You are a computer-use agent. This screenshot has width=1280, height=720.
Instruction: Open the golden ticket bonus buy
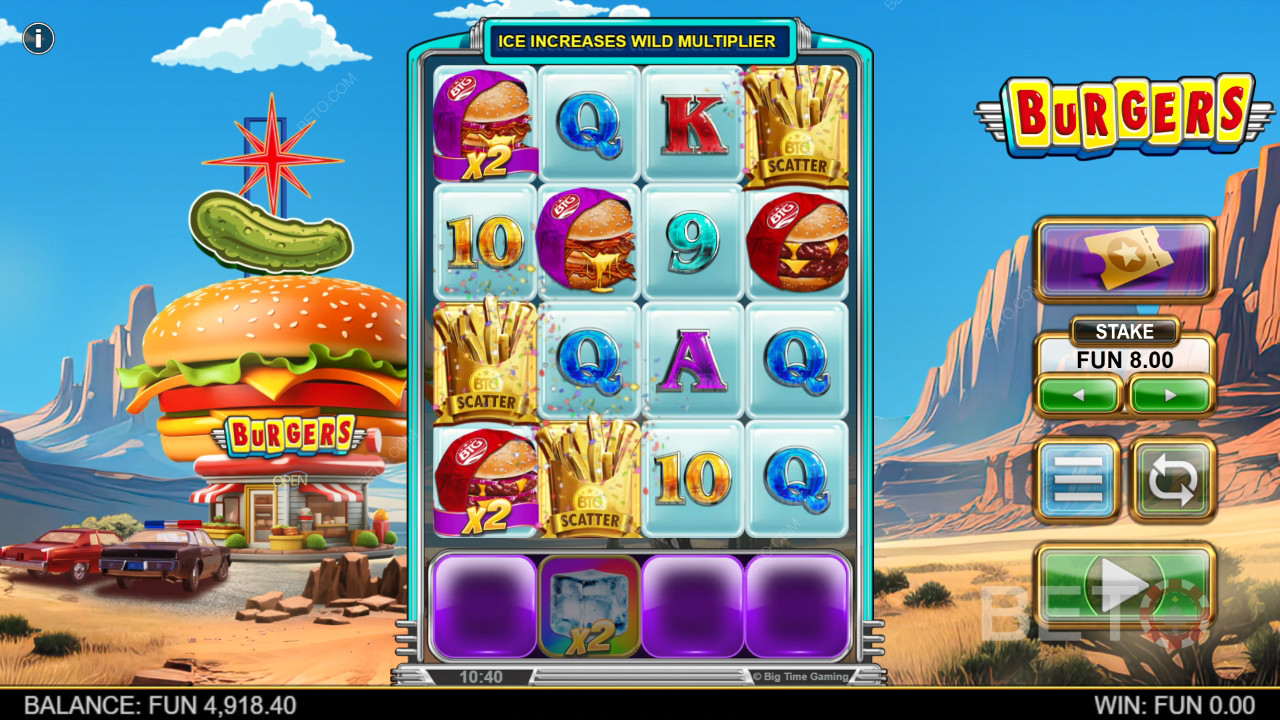(1125, 259)
